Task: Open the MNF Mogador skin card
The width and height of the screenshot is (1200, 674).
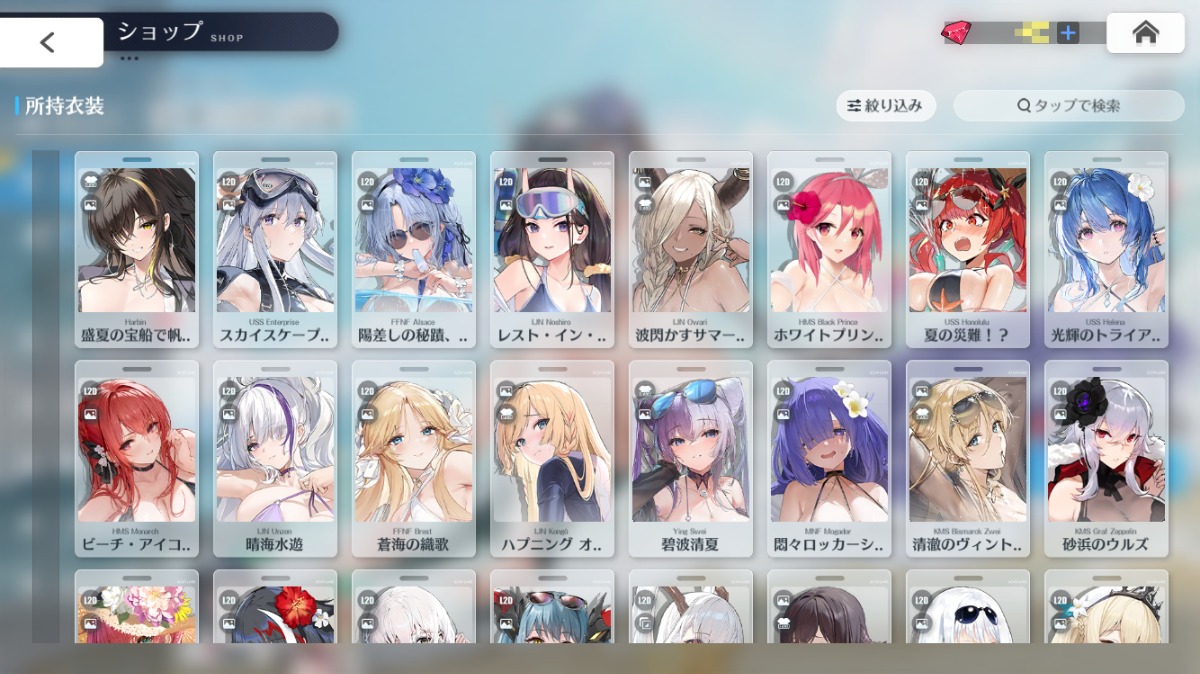Action: [x=828, y=458]
